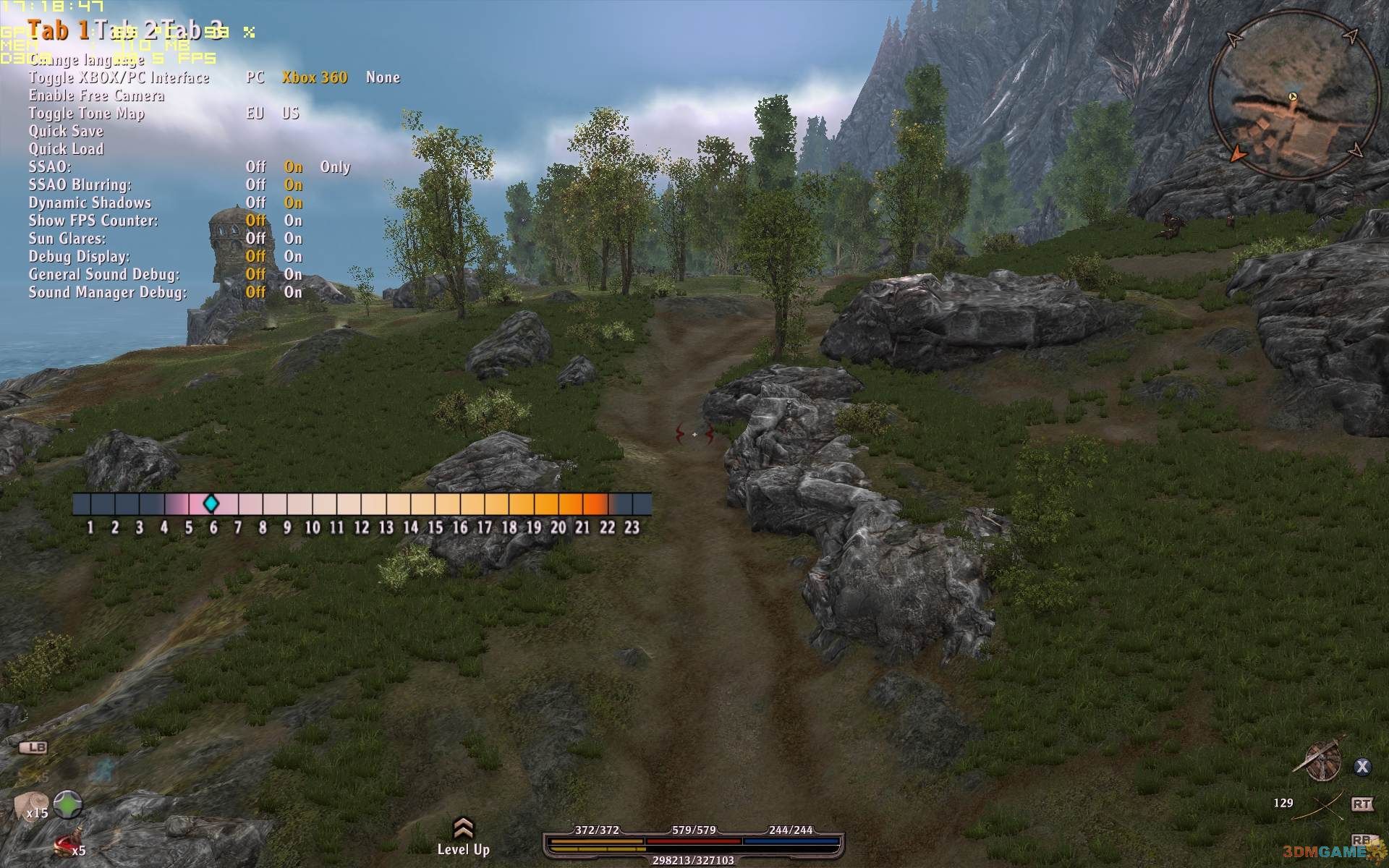Turn General Sound Debug on
Image resolution: width=1389 pixels, height=868 pixels.
293,274
